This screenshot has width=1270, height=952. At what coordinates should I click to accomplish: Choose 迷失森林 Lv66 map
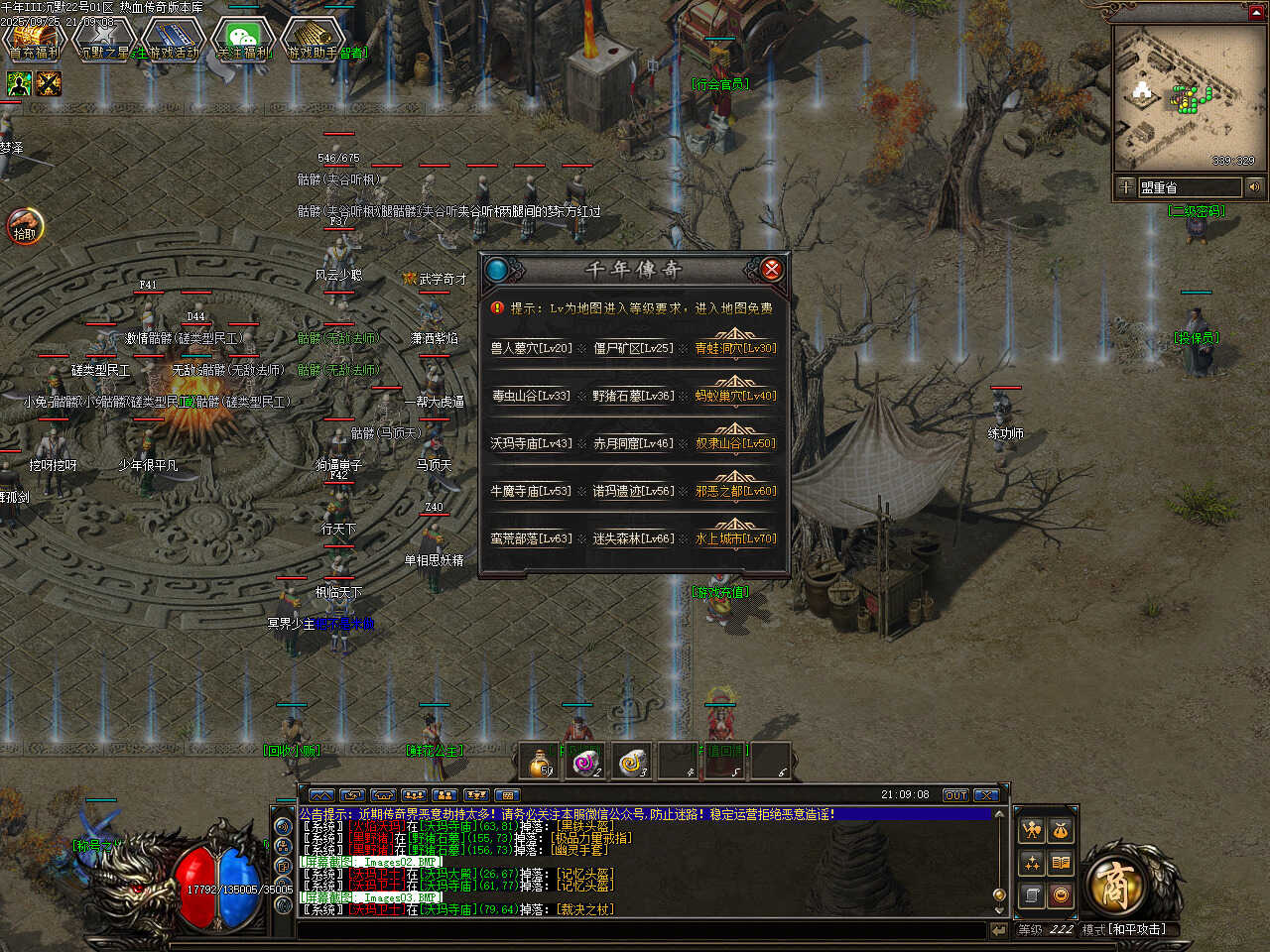pos(633,539)
